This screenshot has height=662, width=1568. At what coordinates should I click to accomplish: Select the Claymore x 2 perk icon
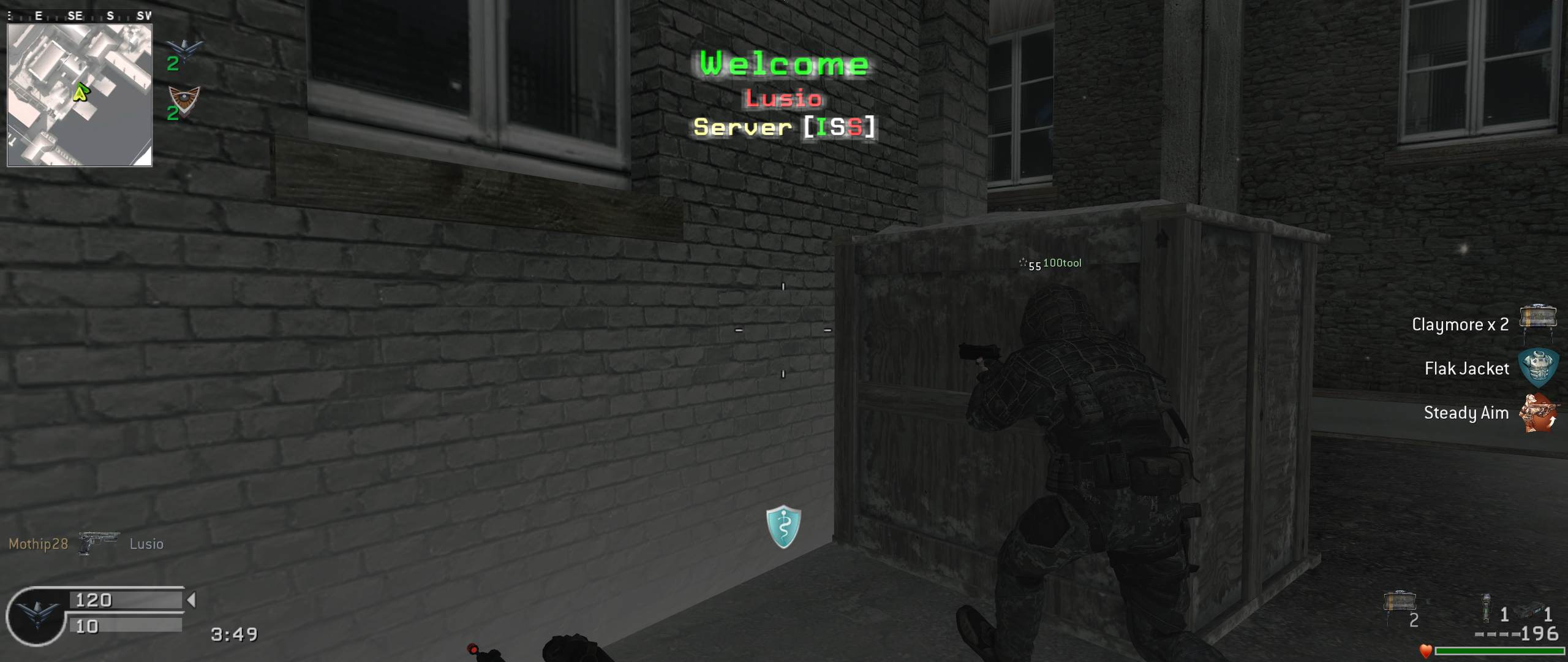pos(1538,320)
